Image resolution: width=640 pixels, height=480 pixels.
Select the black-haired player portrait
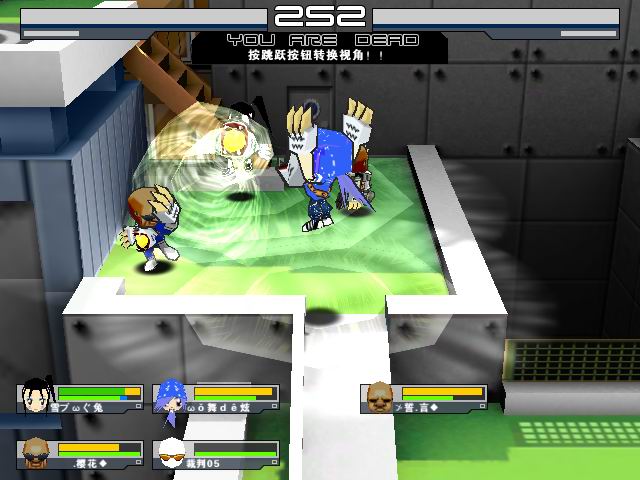click(x=37, y=398)
